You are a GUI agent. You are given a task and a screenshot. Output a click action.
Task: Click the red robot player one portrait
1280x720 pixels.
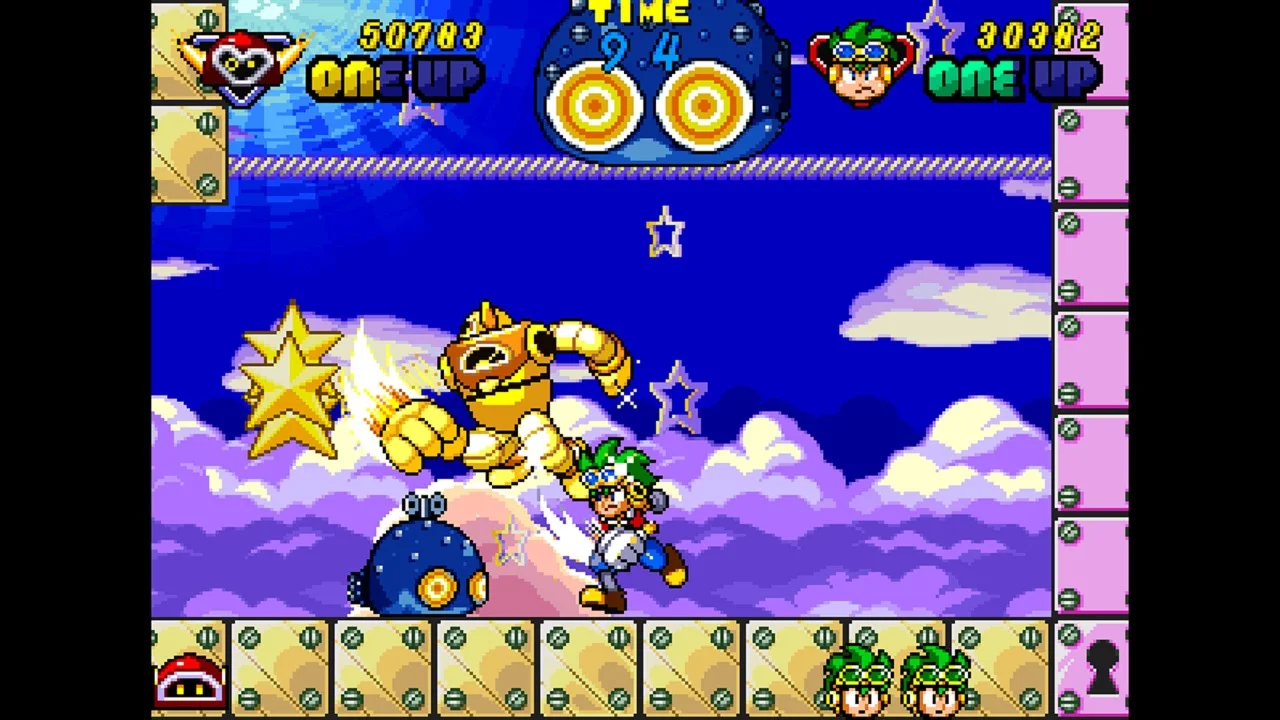tap(241, 62)
